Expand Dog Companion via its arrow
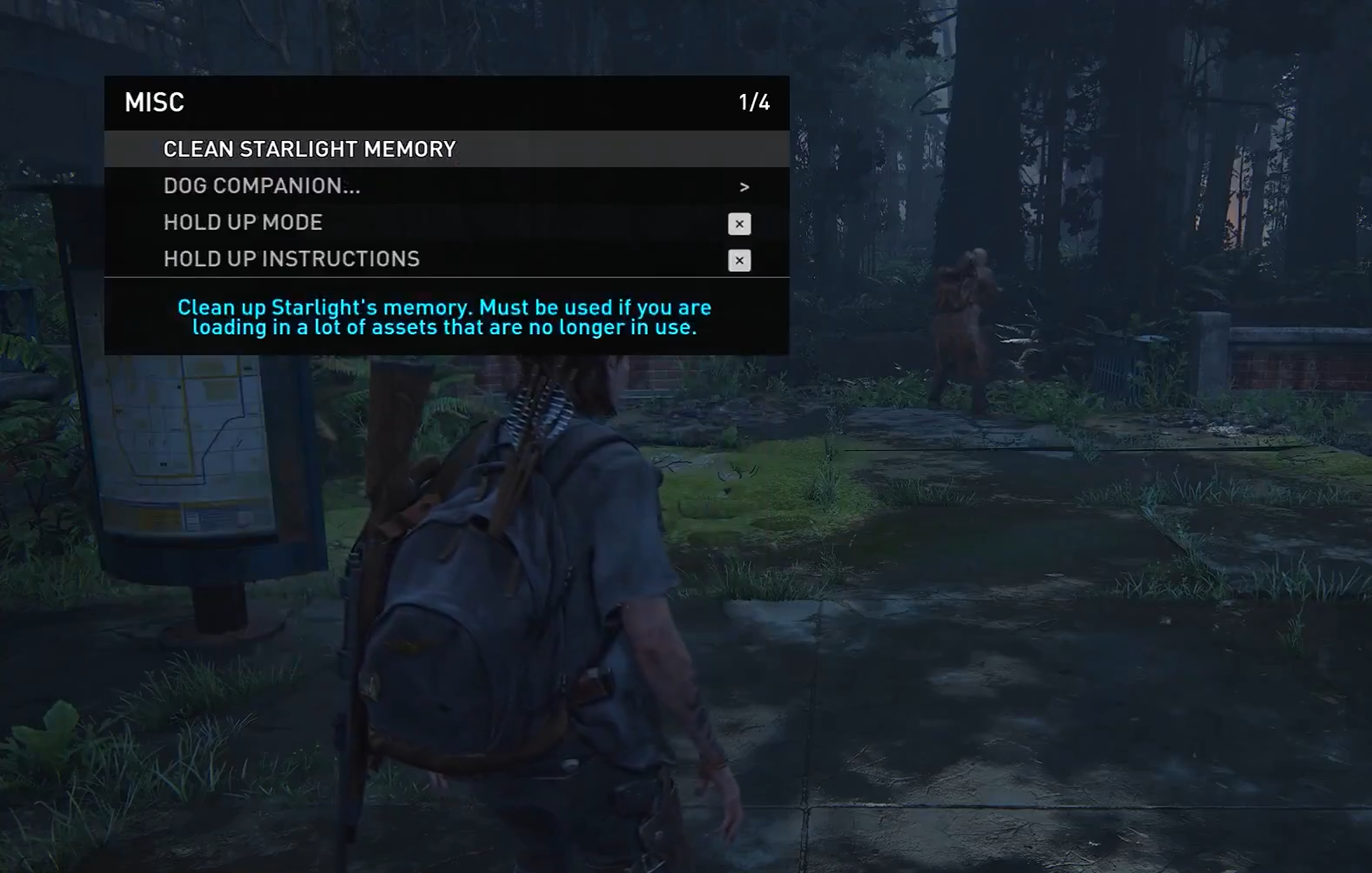 point(744,187)
